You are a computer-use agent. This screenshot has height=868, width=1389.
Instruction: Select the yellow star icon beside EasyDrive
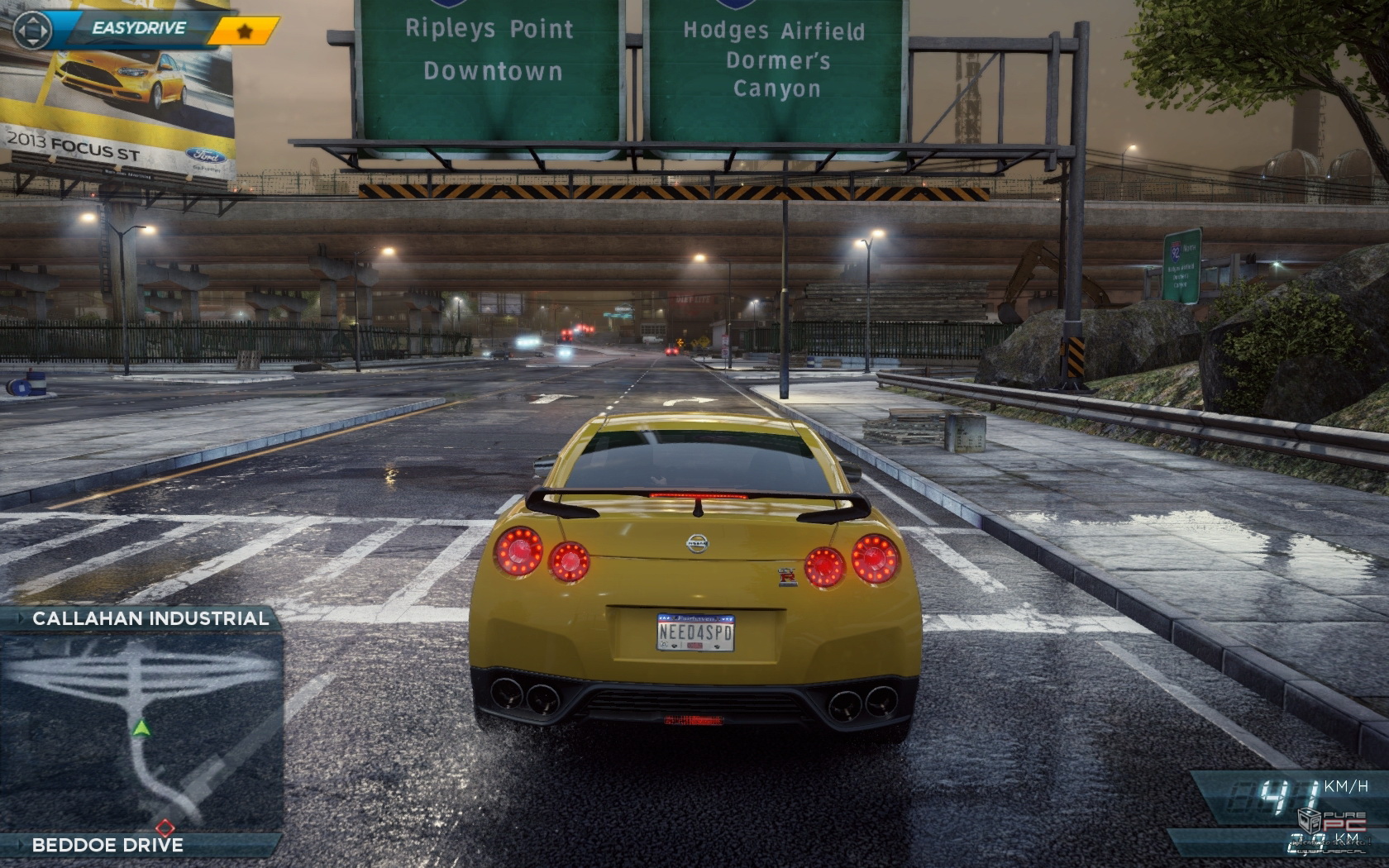point(243,29)
